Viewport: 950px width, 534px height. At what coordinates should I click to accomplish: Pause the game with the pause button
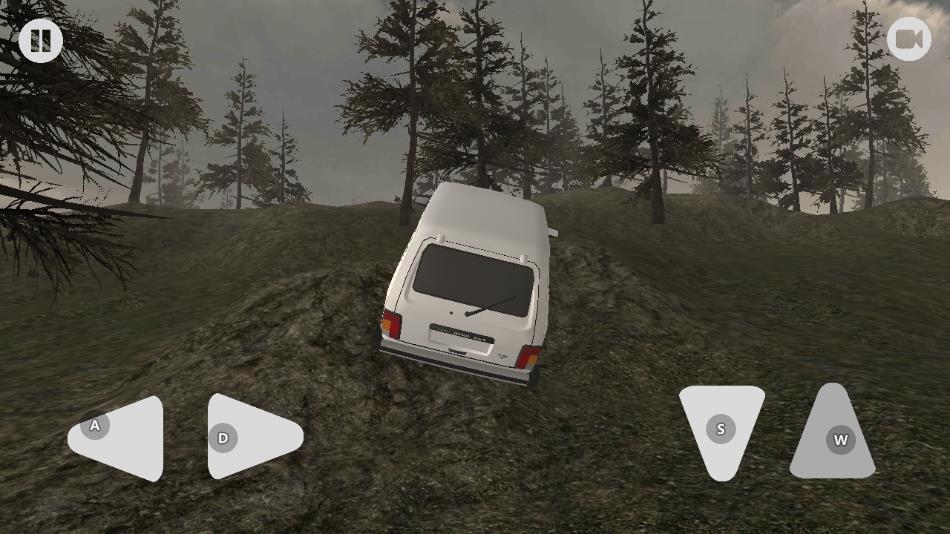(x=40, y=41)
